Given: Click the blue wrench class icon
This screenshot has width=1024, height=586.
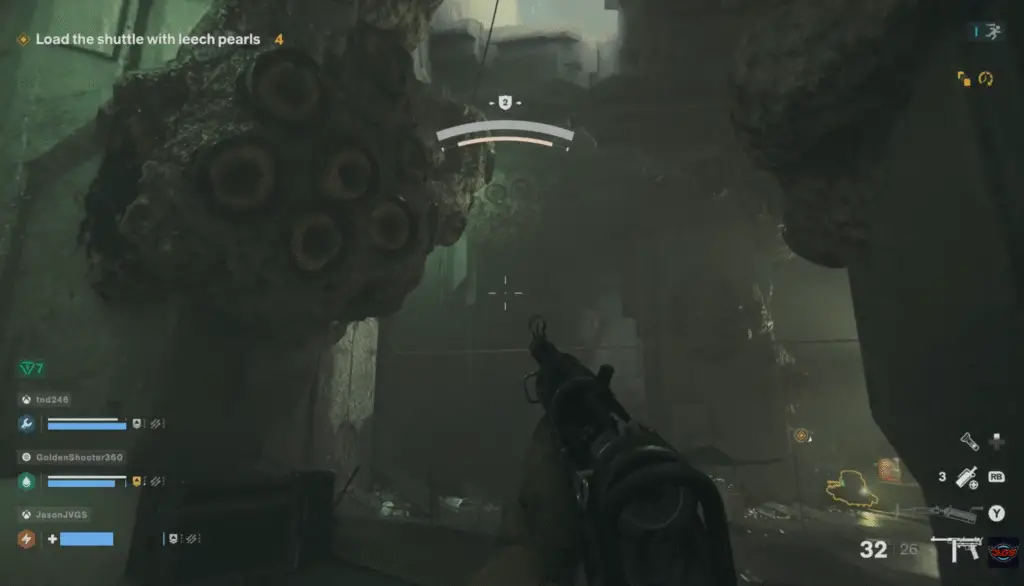Looking at the screenshot, I should point(27,424).
